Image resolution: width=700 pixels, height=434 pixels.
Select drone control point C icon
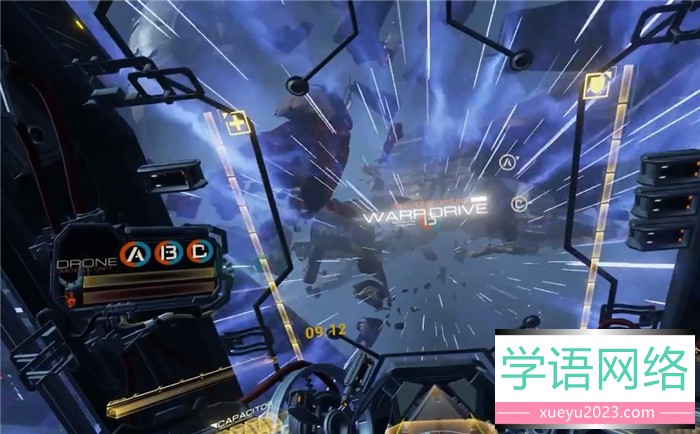pos(200,255)
